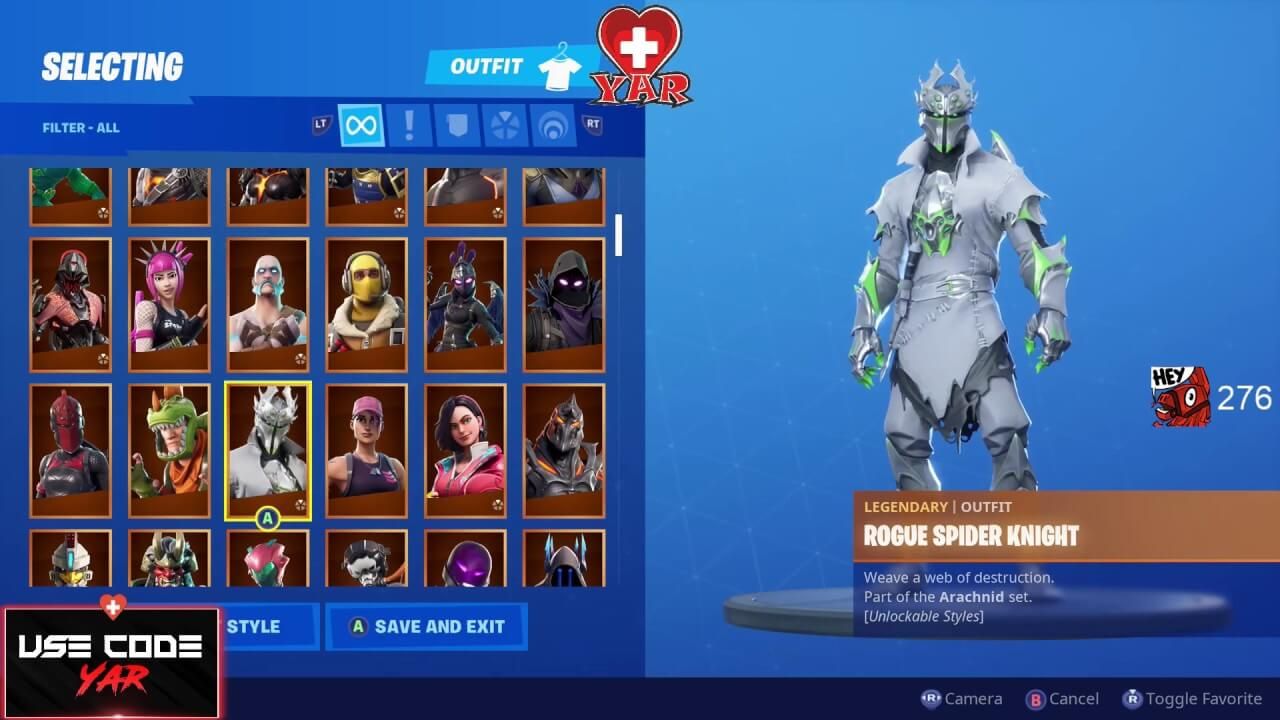Select the shield filter icon
Image resolution: width=1280 pixels, height=720 pixels.
coord(456,126)
